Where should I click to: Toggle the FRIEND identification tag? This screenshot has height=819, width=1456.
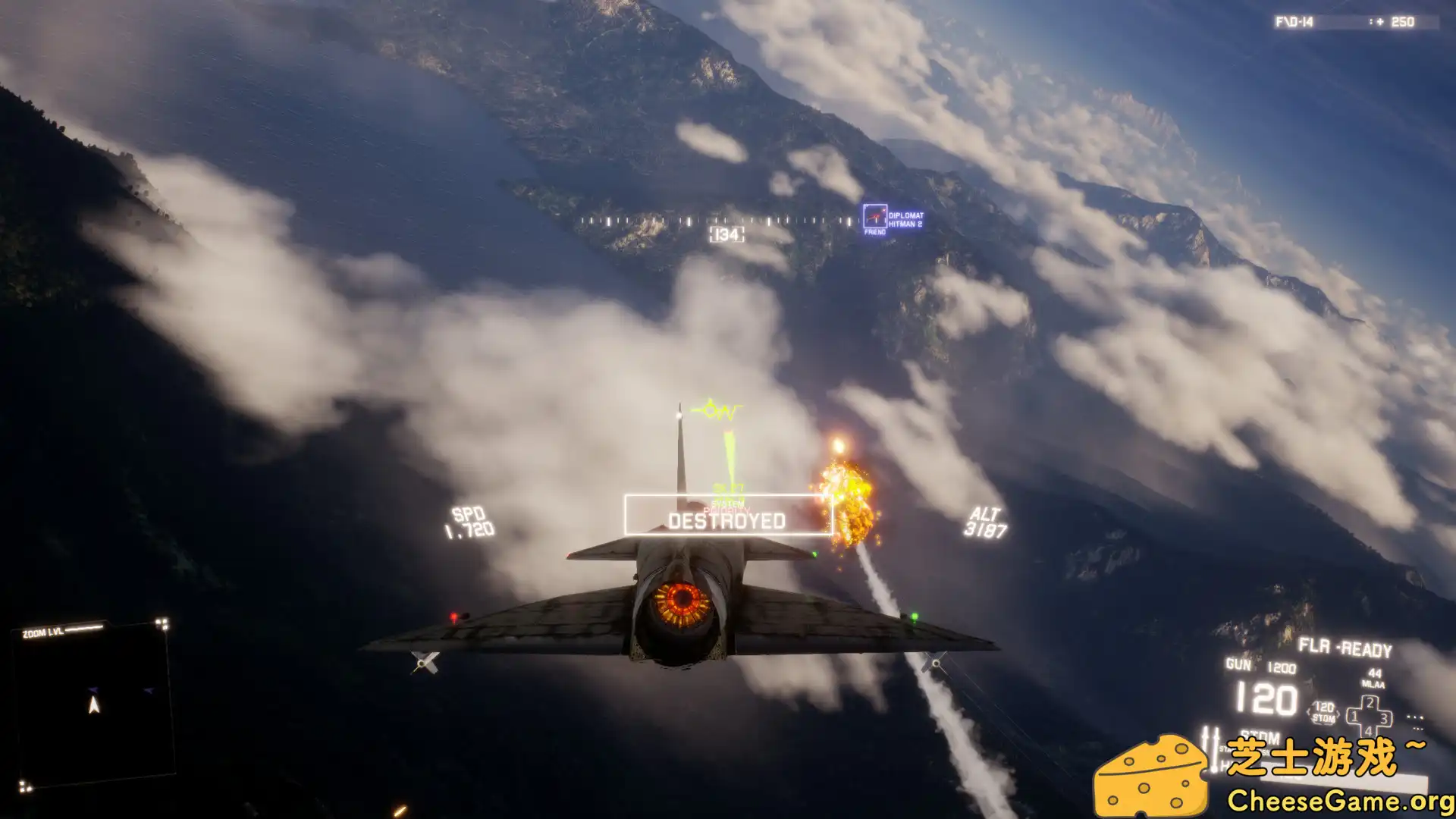pyautogui.click(x=875, y=231)
